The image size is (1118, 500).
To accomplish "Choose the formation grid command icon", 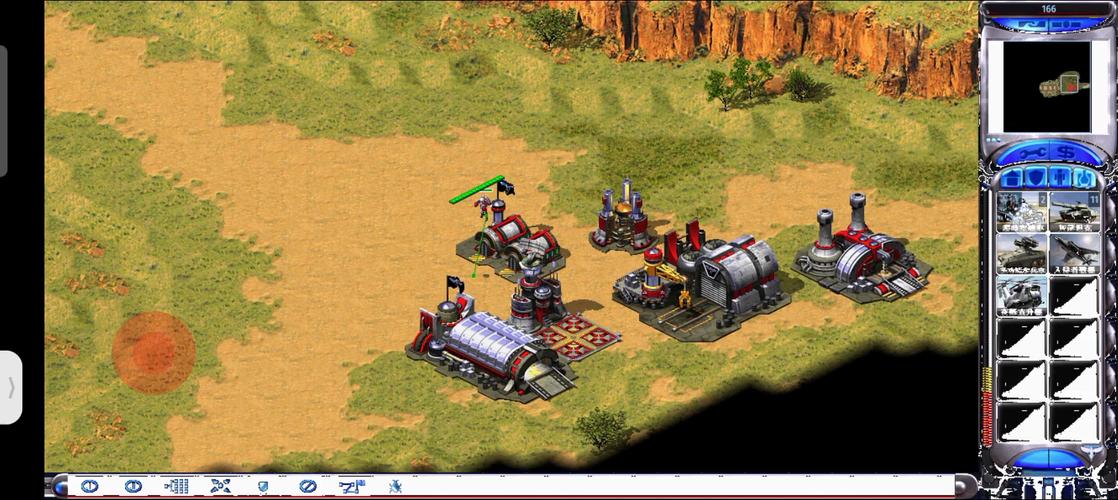I will 176,486.
